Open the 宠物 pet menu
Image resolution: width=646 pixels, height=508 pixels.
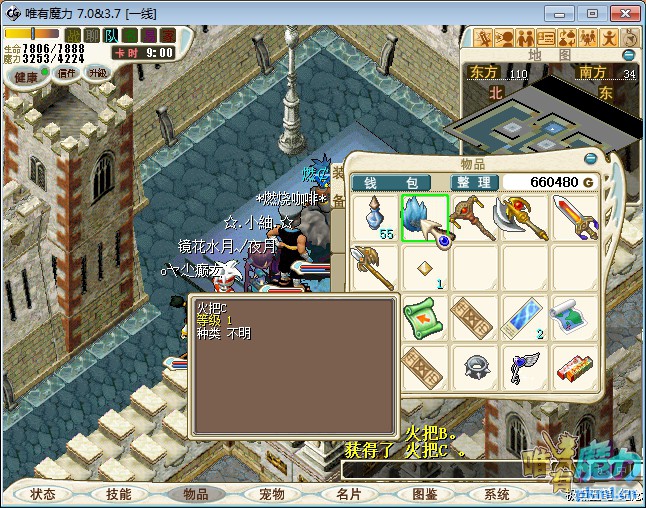coord(272,494)
